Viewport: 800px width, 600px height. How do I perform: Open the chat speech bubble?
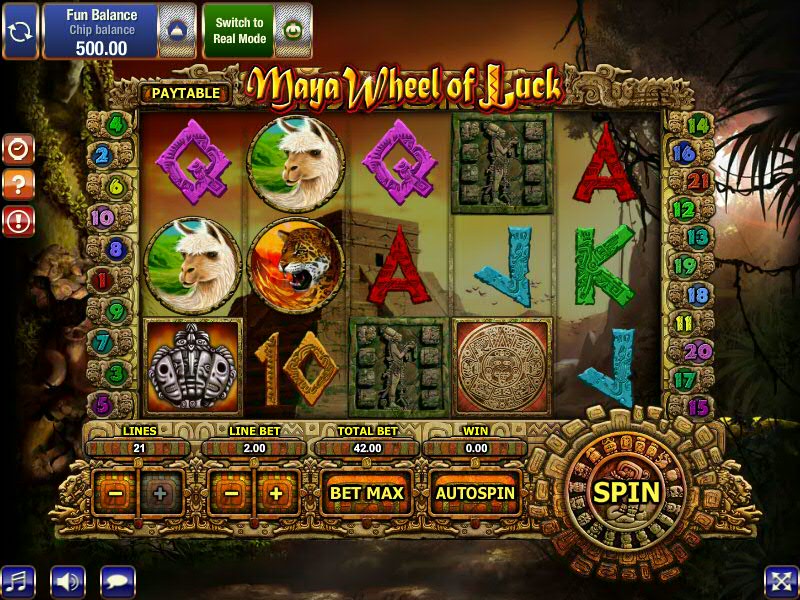118,581
